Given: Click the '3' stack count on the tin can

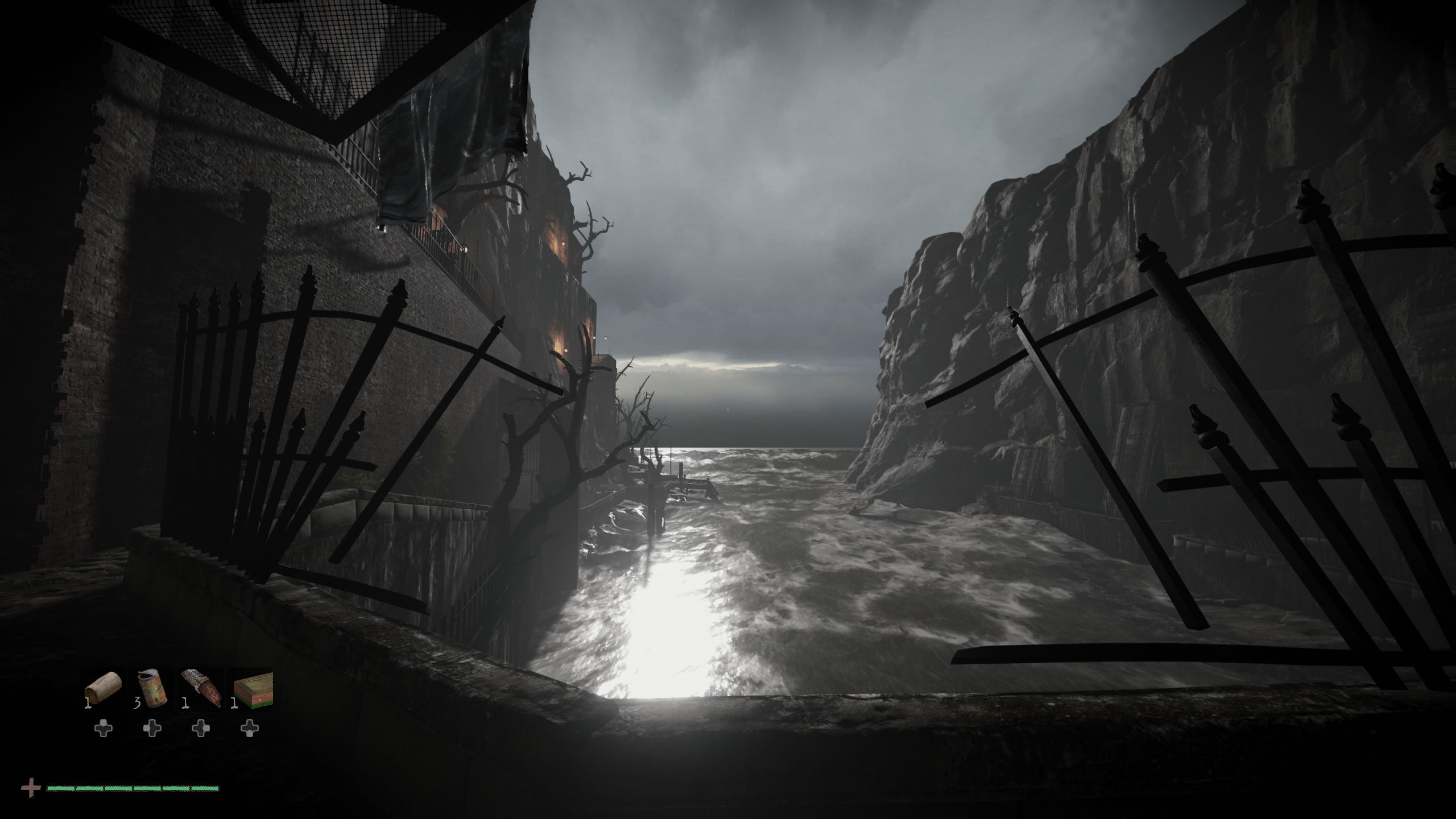Looking at the screenshot, I should tap(137, 703).
